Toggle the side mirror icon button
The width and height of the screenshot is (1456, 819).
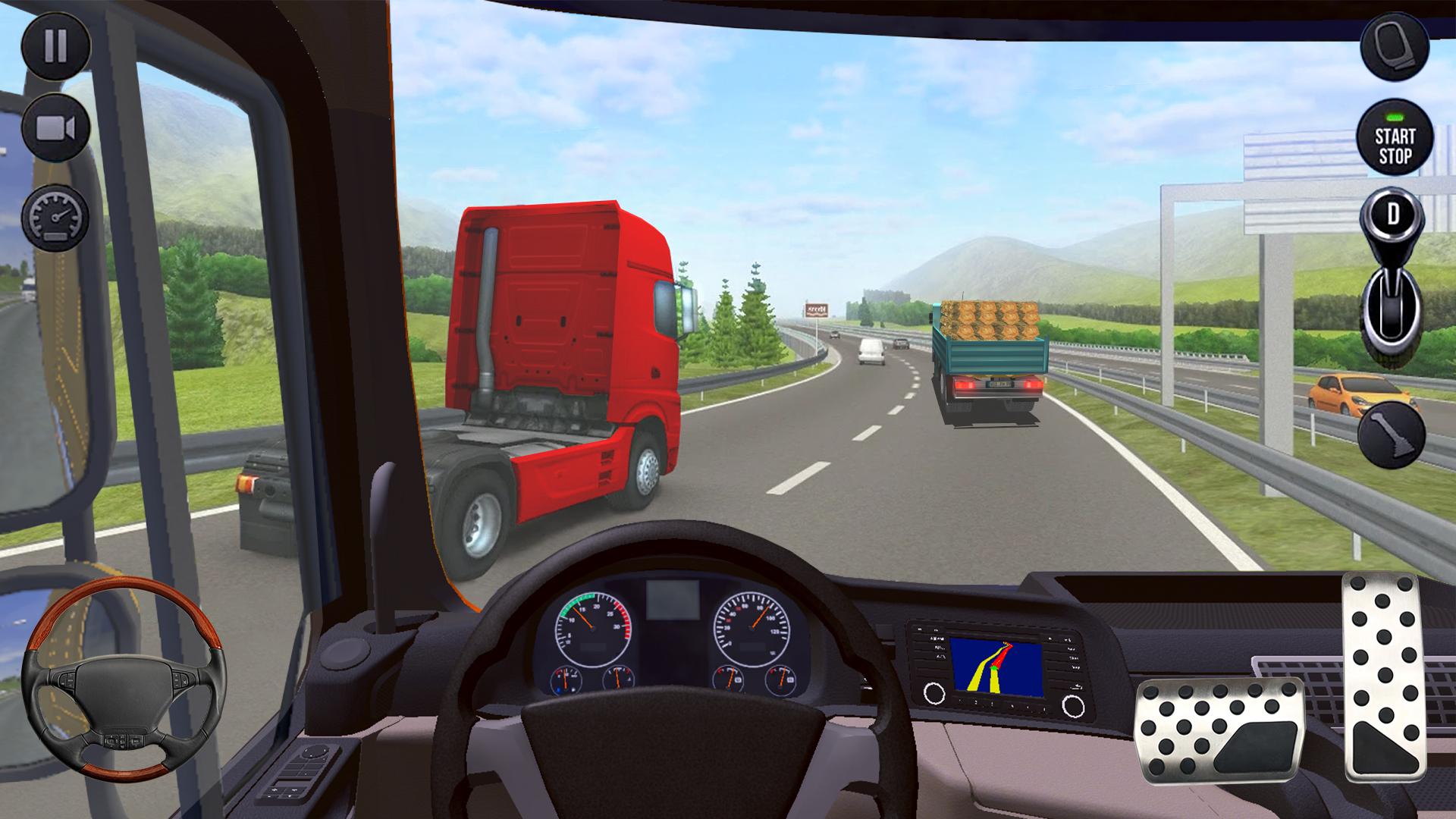pos(1395,47)
